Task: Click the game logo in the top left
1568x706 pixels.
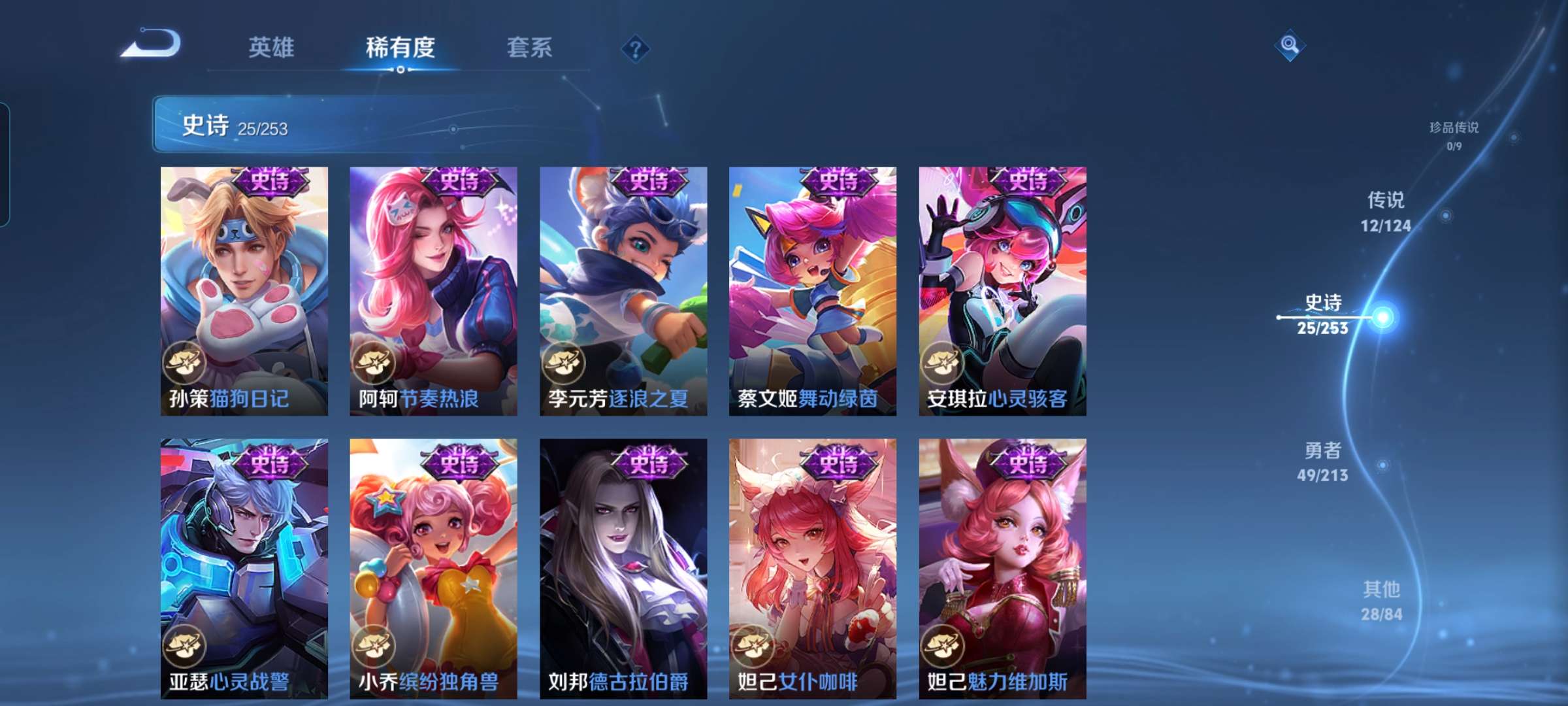Action: 152,48
